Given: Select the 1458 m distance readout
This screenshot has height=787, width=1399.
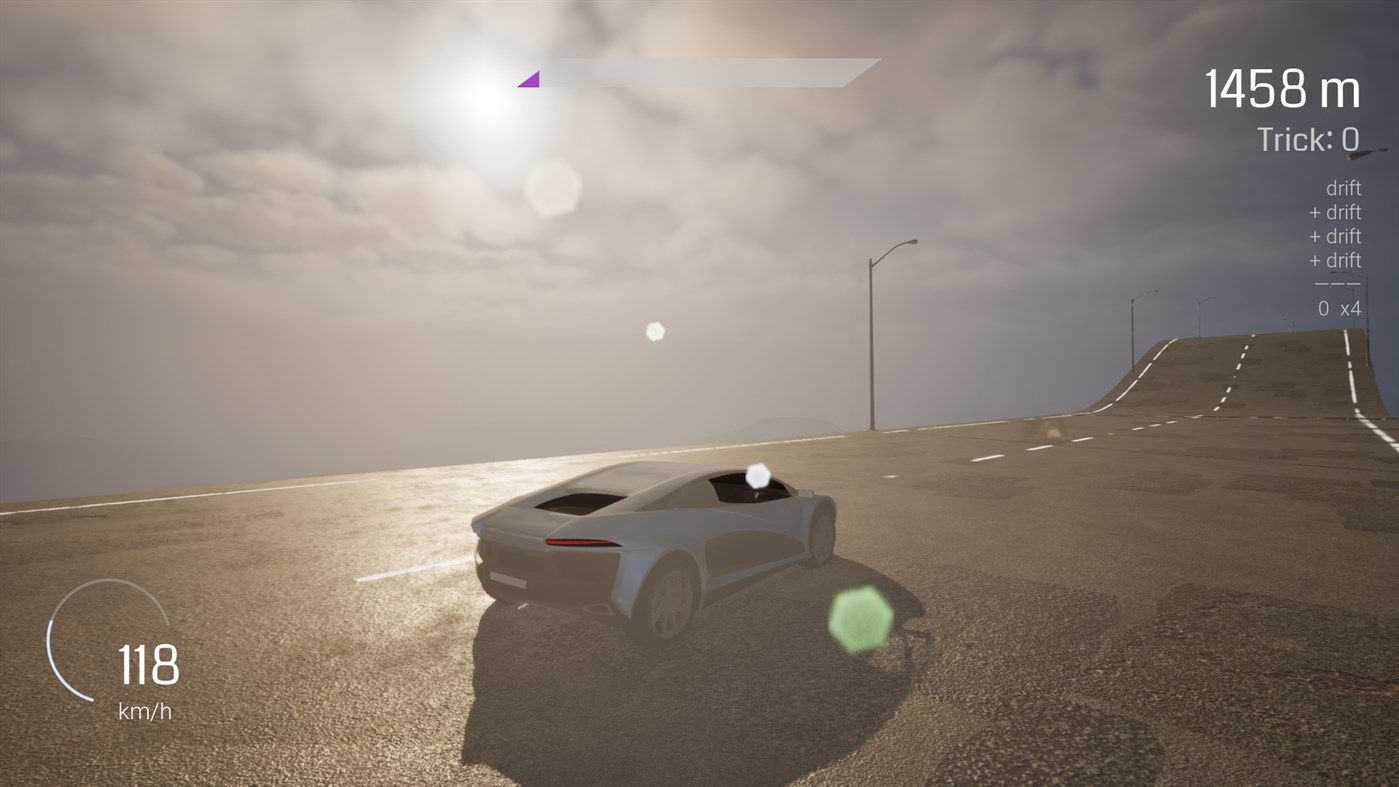Looking at the screenshot, I should pos(1283,90).
